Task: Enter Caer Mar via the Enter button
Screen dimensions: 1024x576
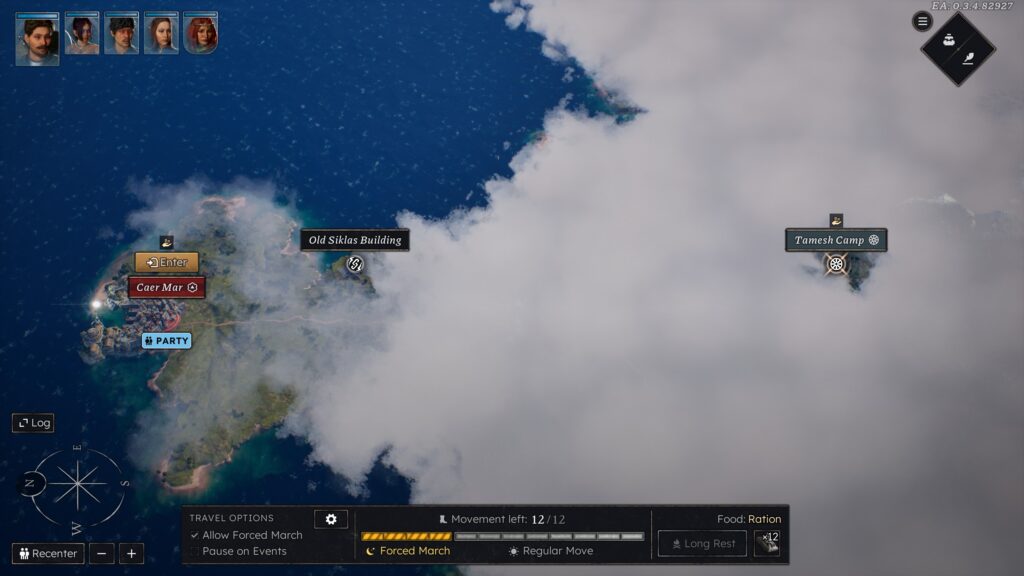Action: [167, 263]
